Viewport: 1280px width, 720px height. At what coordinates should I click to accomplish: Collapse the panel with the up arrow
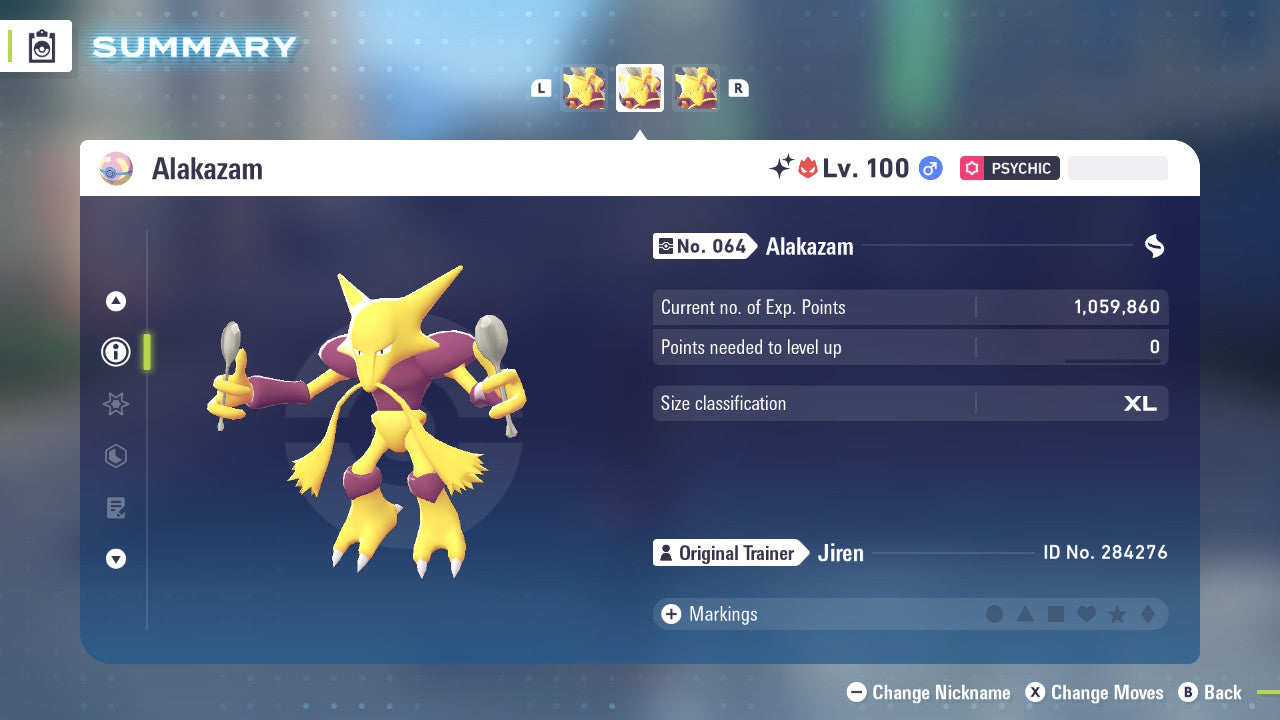tap(115, 301)
